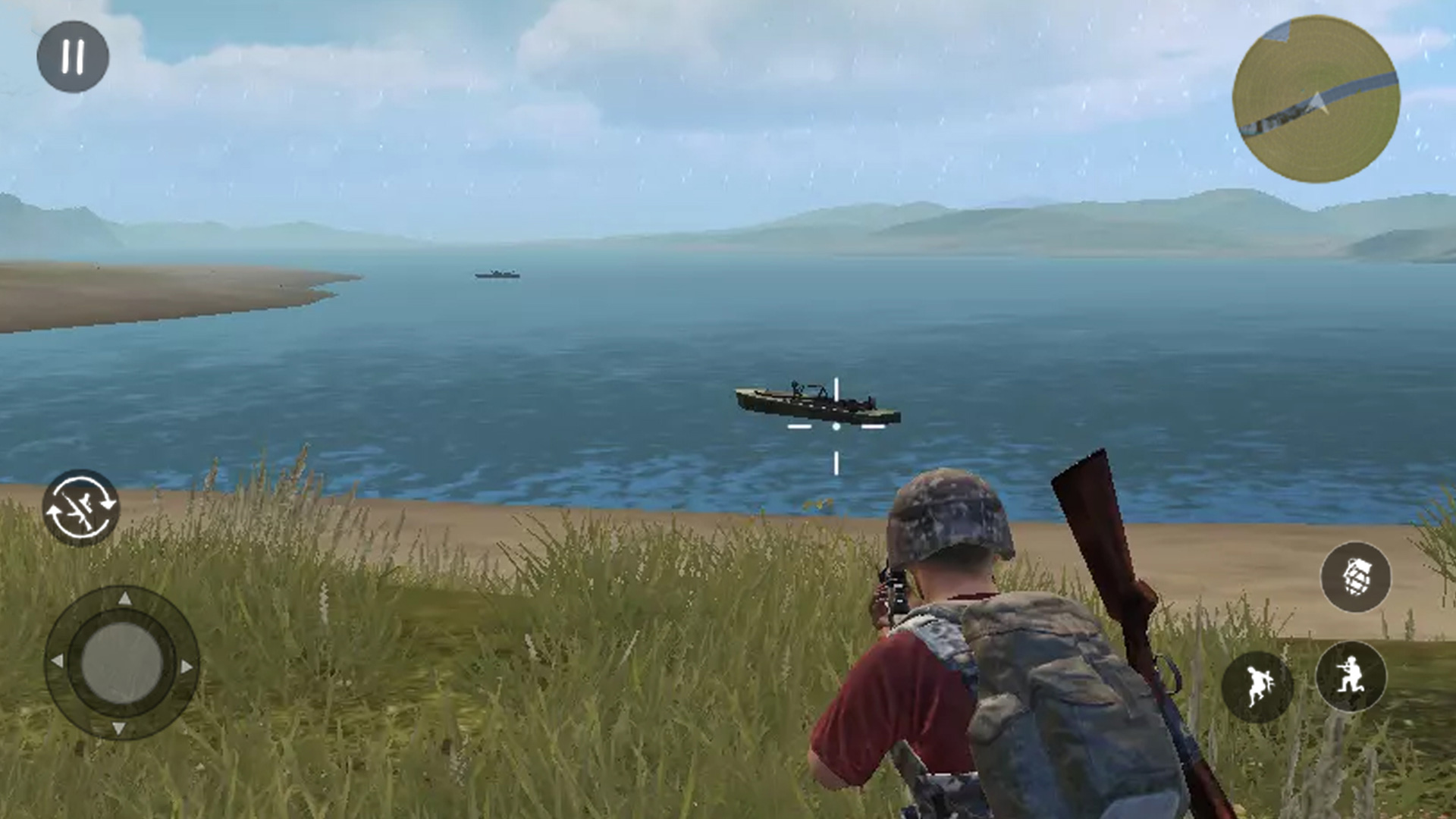
Task: Tap the movement joystick center
Action: coord(122,664)
